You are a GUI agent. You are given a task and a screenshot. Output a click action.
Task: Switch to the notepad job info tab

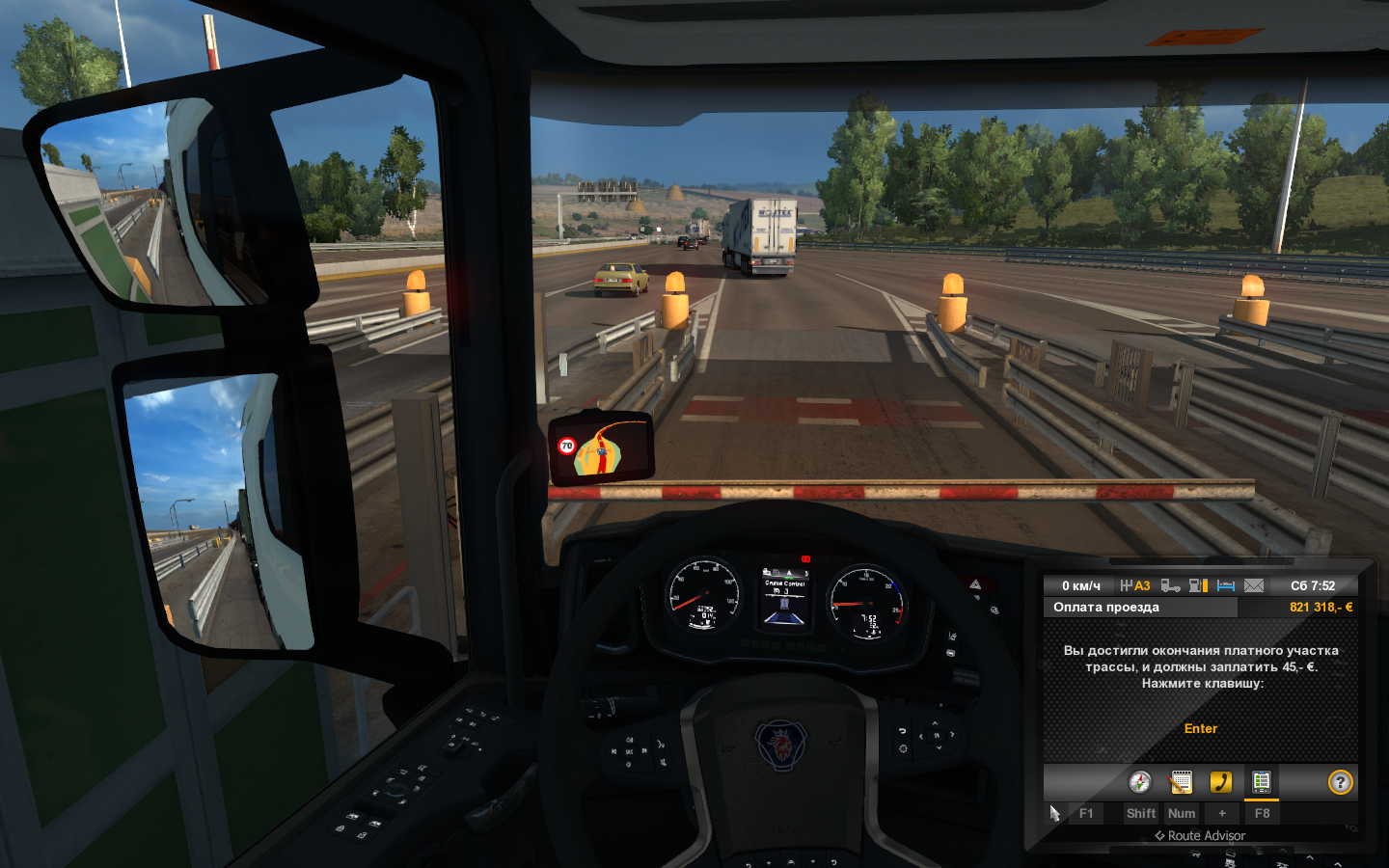1181,782
